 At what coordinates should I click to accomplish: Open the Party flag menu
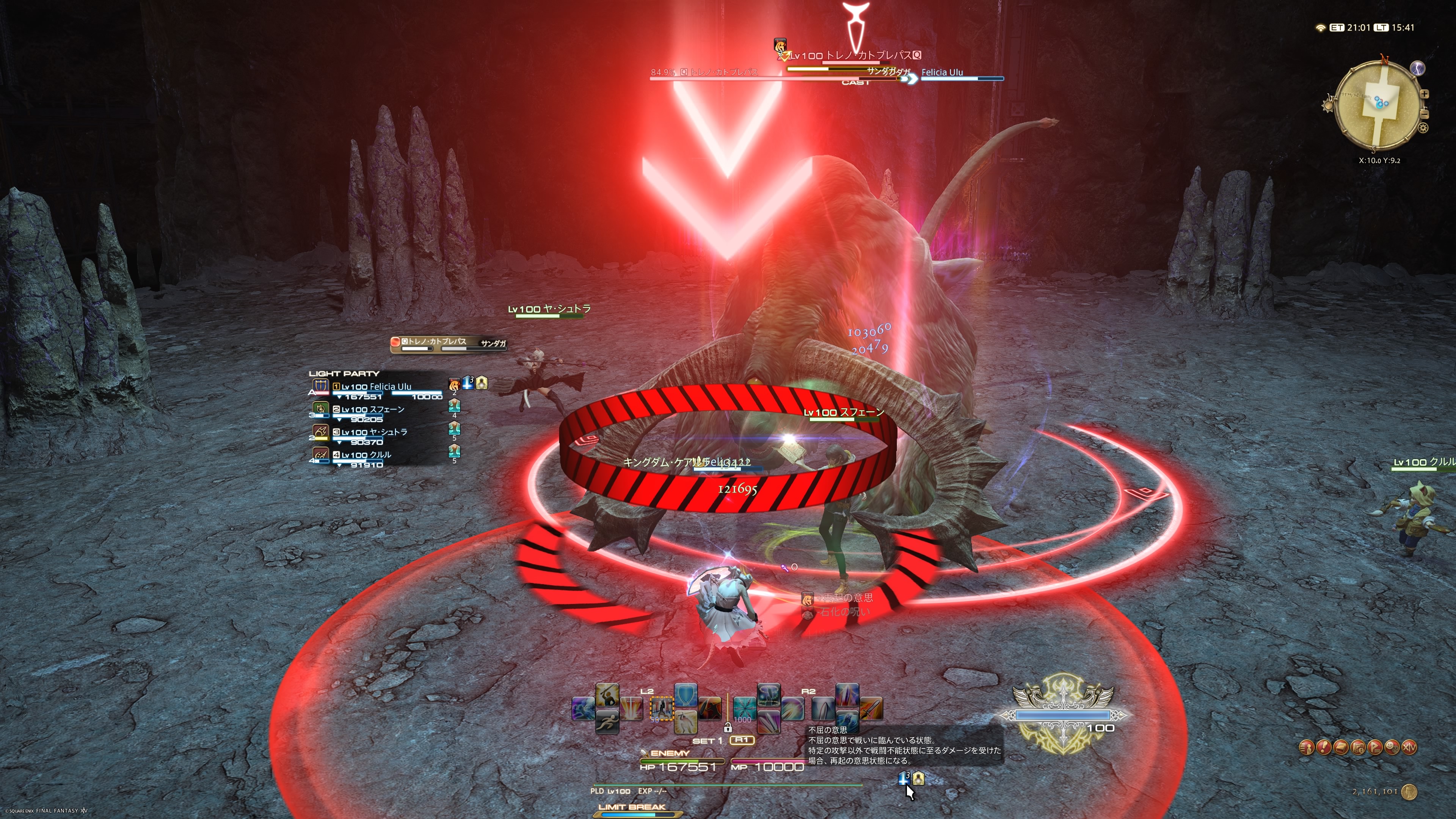pos(1375,748)
